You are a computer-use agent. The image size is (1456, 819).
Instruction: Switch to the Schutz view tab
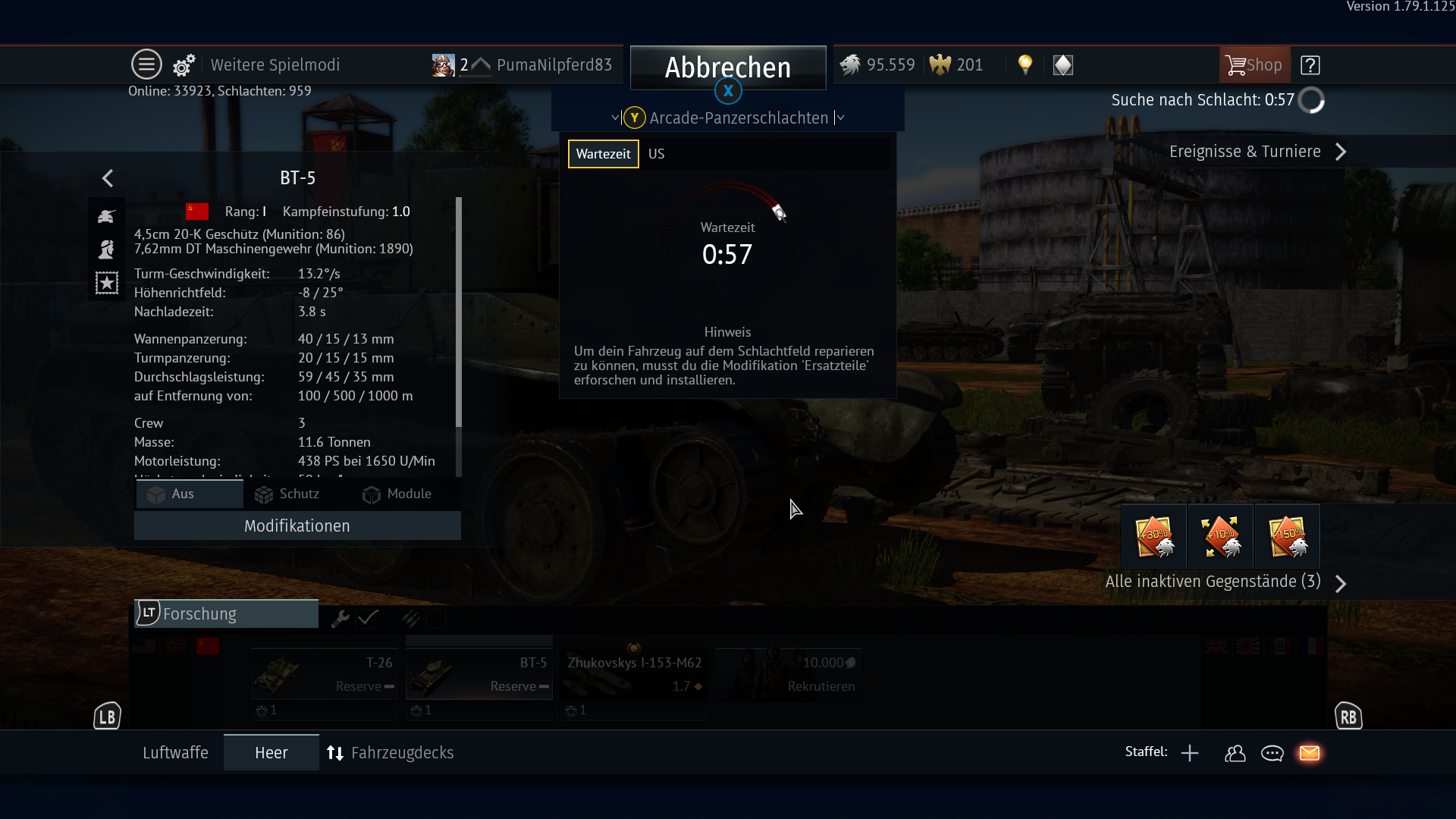pos(287,494)
